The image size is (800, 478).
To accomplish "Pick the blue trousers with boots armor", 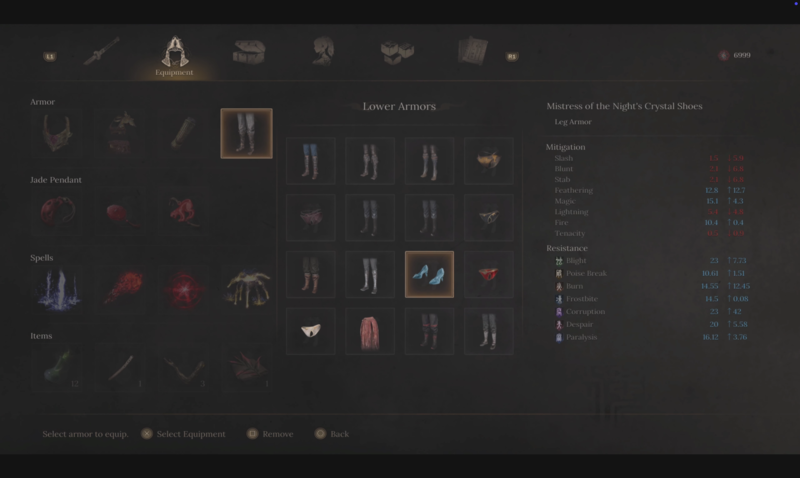I will tap(311, 161).
